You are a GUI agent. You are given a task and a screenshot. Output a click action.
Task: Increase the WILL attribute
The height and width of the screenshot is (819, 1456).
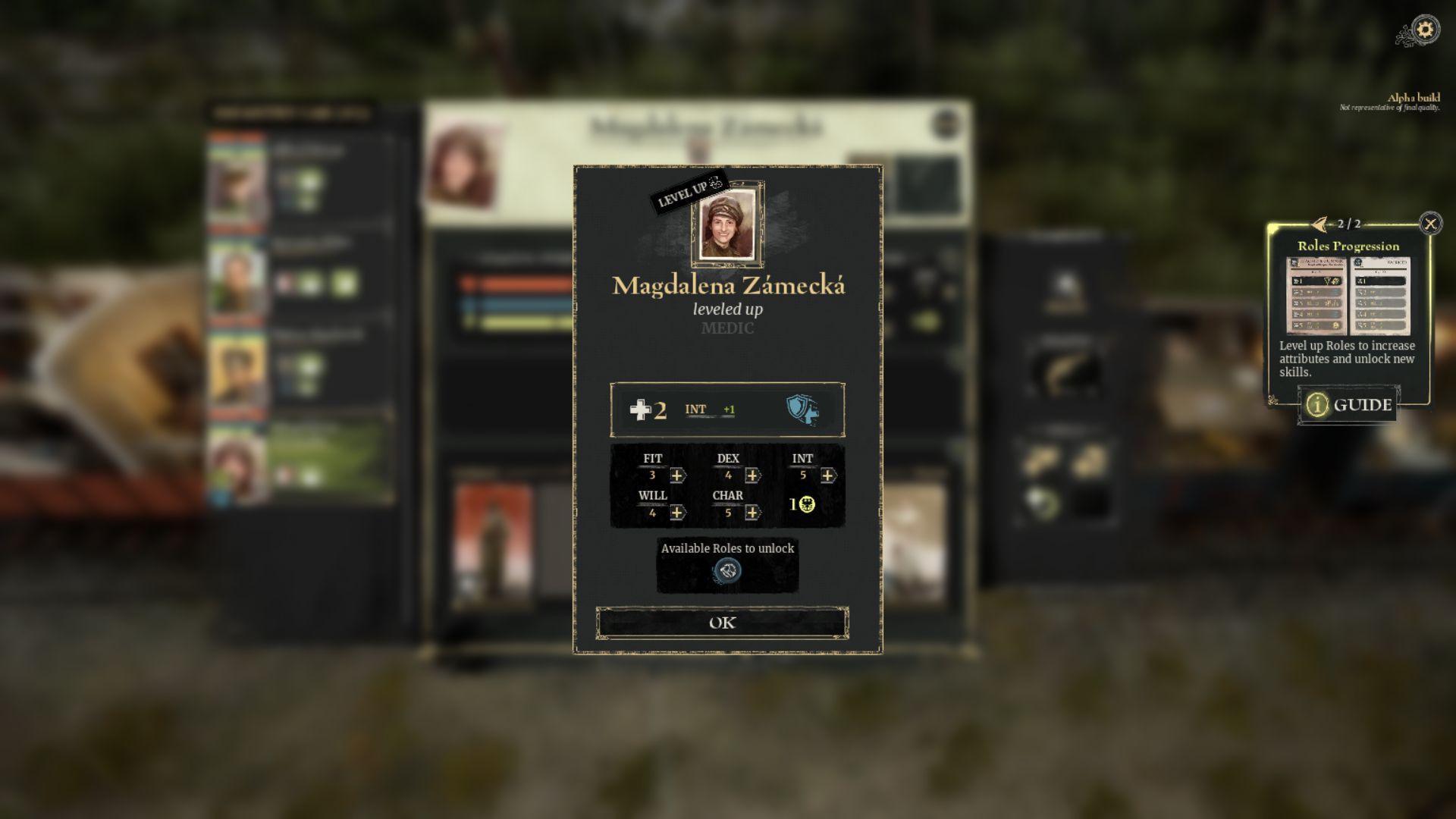click(x=677, y=513)
